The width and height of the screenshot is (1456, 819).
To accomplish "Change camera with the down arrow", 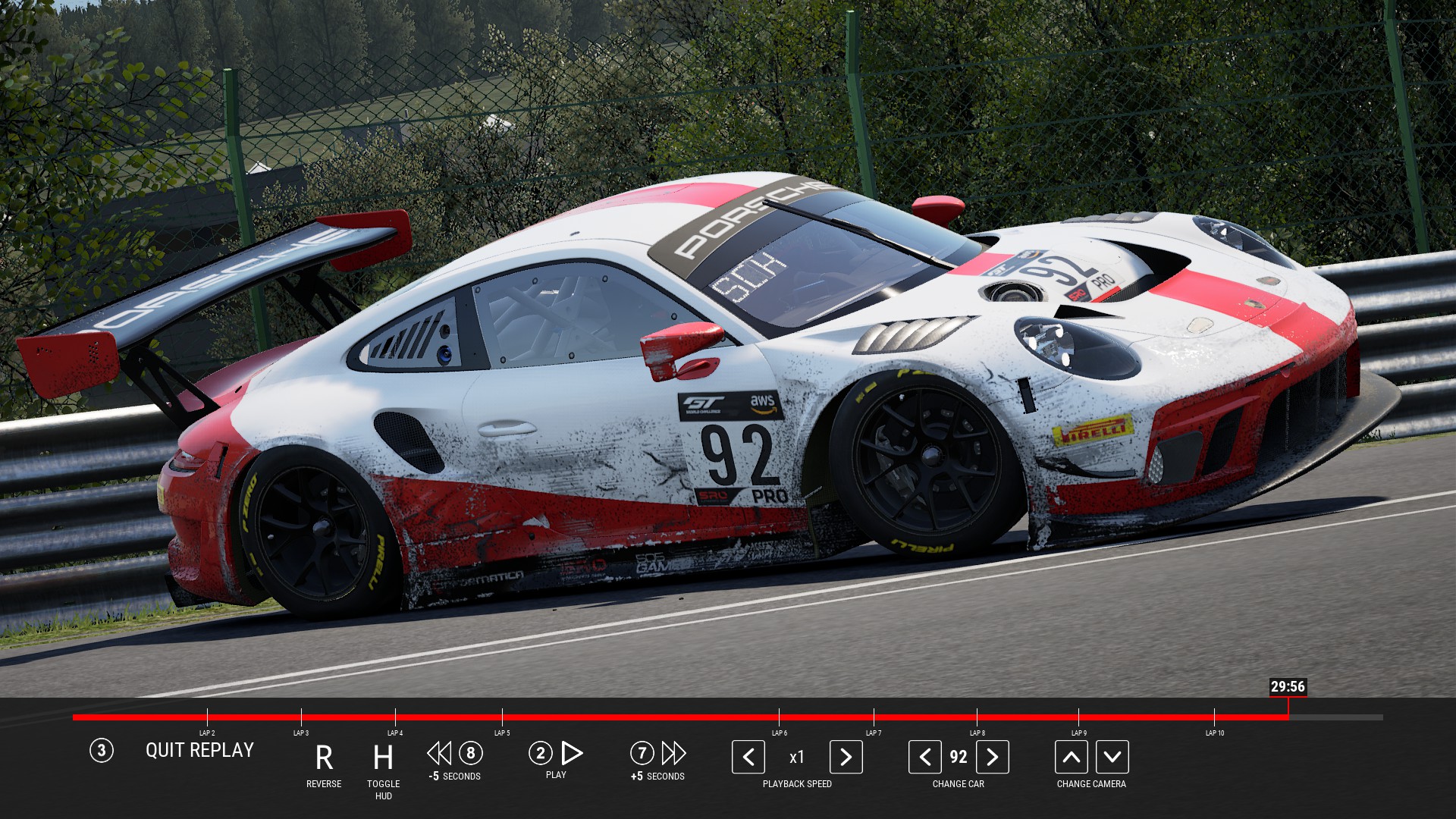I will [1112, 757].
